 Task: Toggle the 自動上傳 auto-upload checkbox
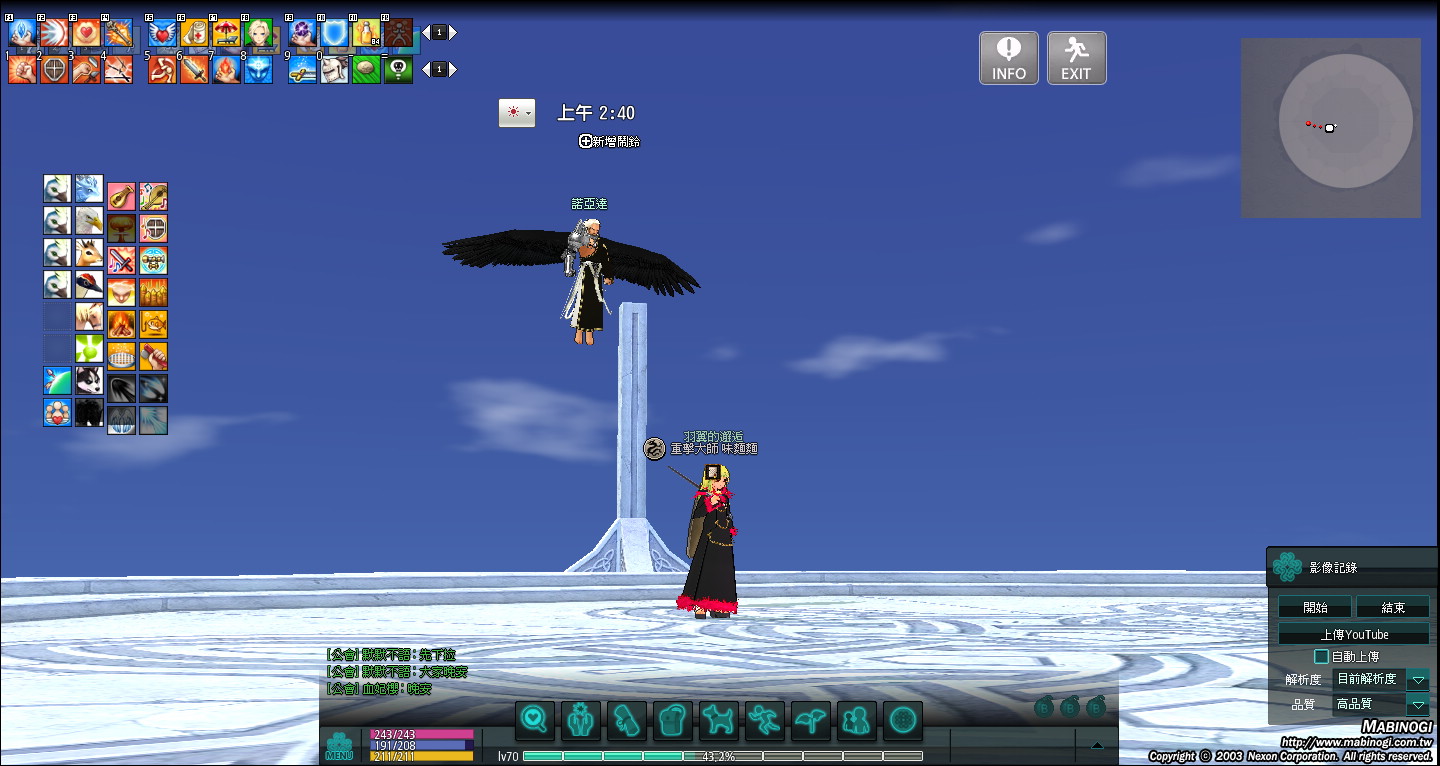[x=1321, y=657]
